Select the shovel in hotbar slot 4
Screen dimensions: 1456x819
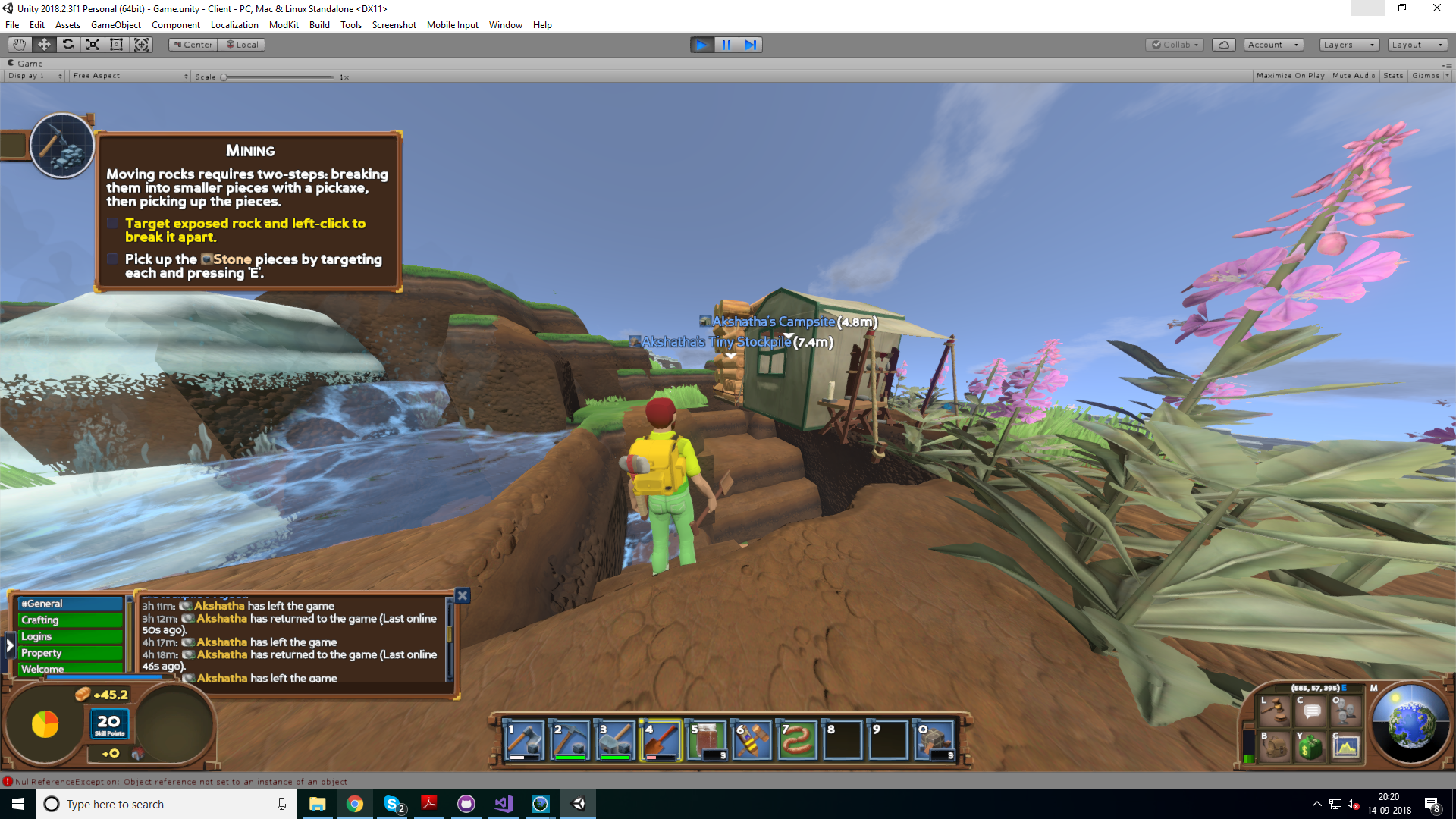click(x=660, y=739)
